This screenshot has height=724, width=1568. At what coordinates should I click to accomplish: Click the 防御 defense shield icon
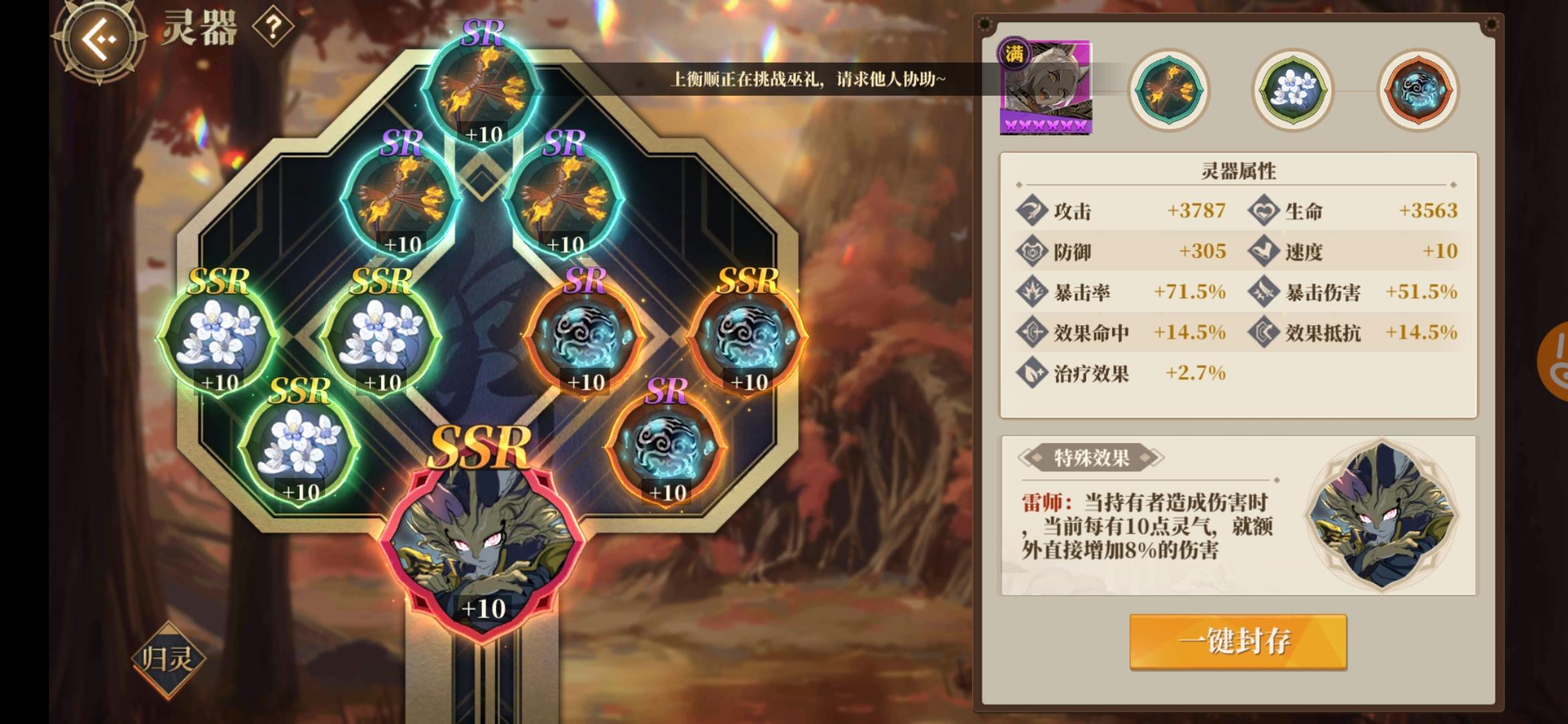tap(1032, 251)
